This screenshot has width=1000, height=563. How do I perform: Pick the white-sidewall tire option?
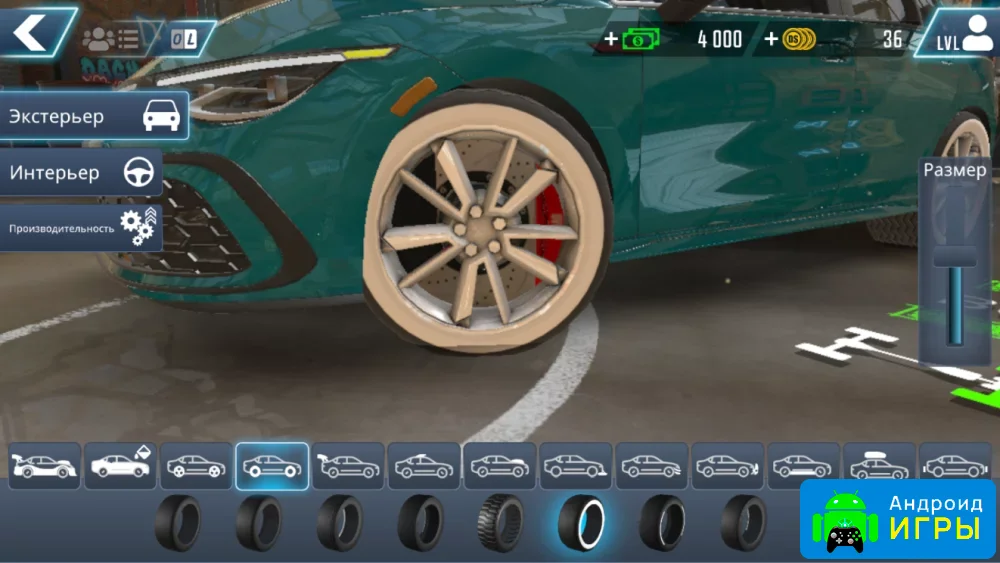coord(581,522)
